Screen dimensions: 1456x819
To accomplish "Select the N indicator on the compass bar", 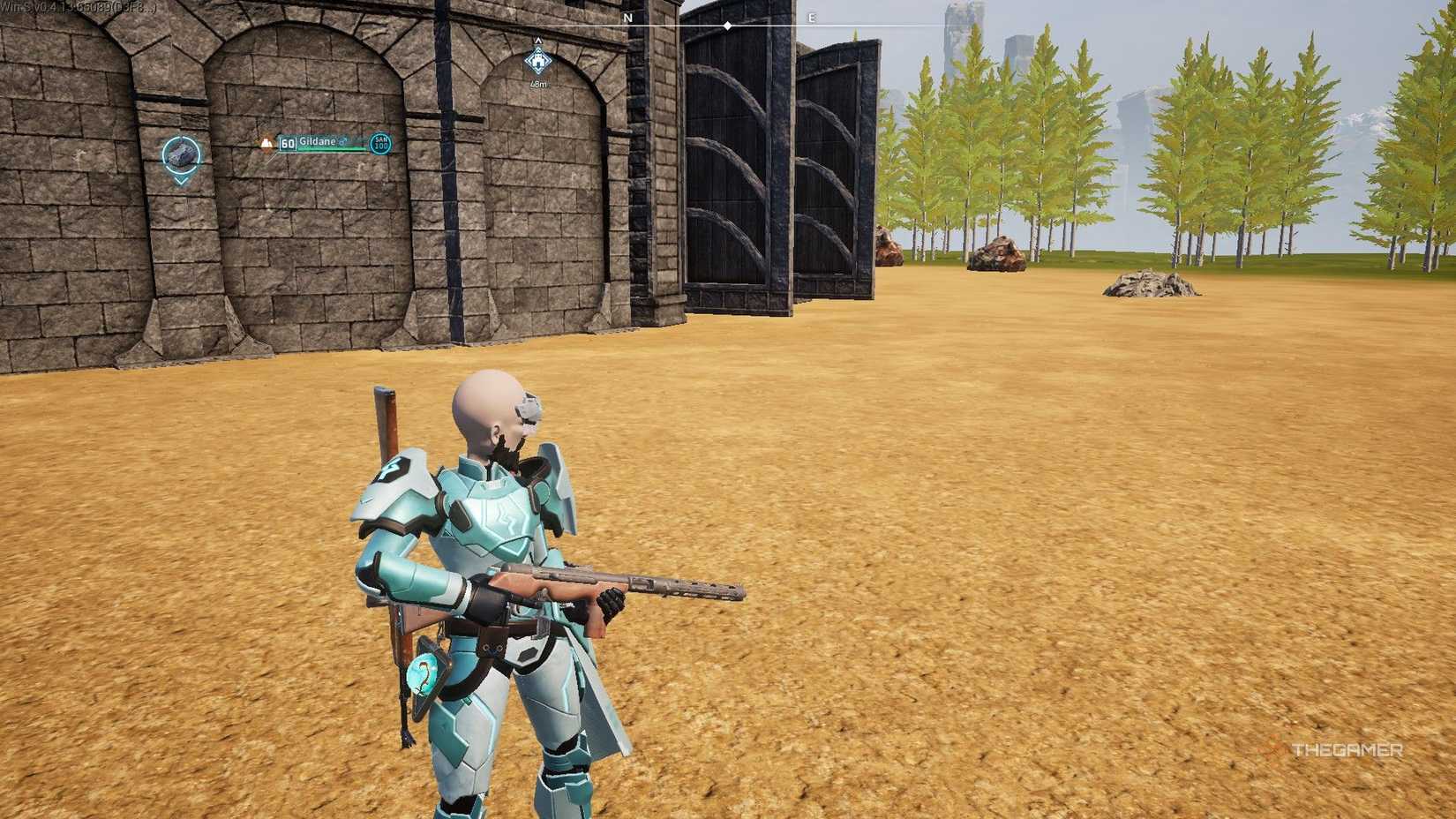I will pos(627,17).
